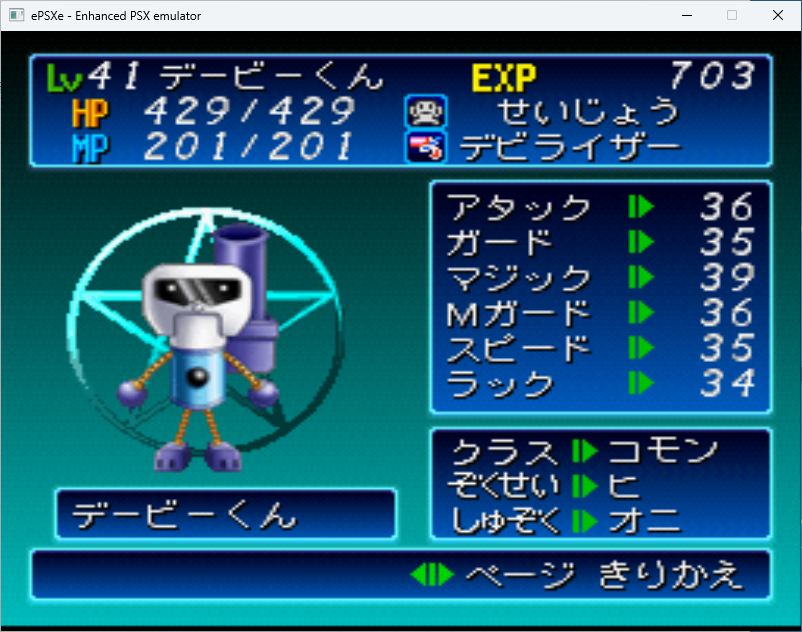Minimize the ePSXe emulator window

(x=687, y=15)
